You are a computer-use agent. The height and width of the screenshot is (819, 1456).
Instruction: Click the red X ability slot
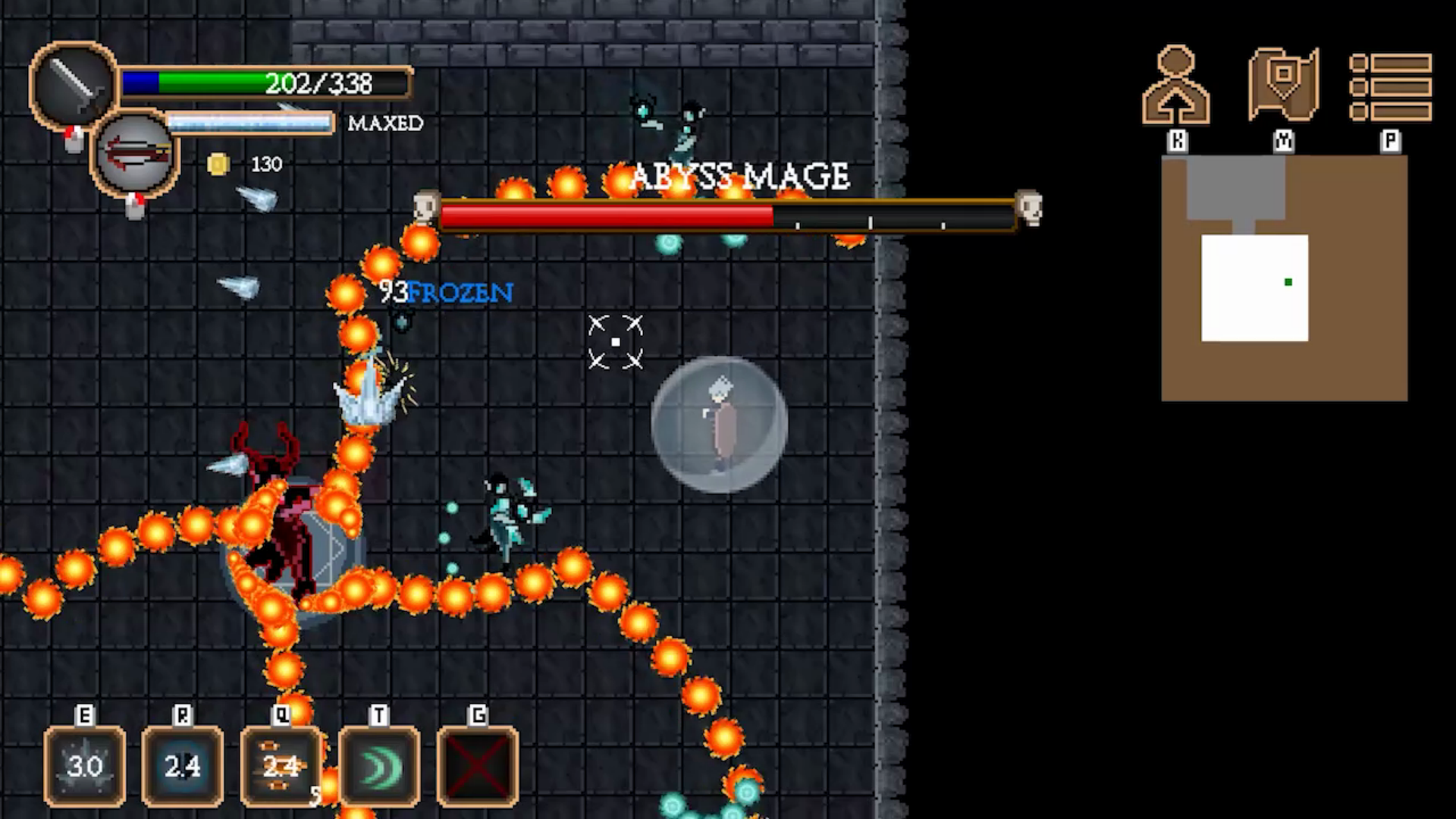coord(478,765)
